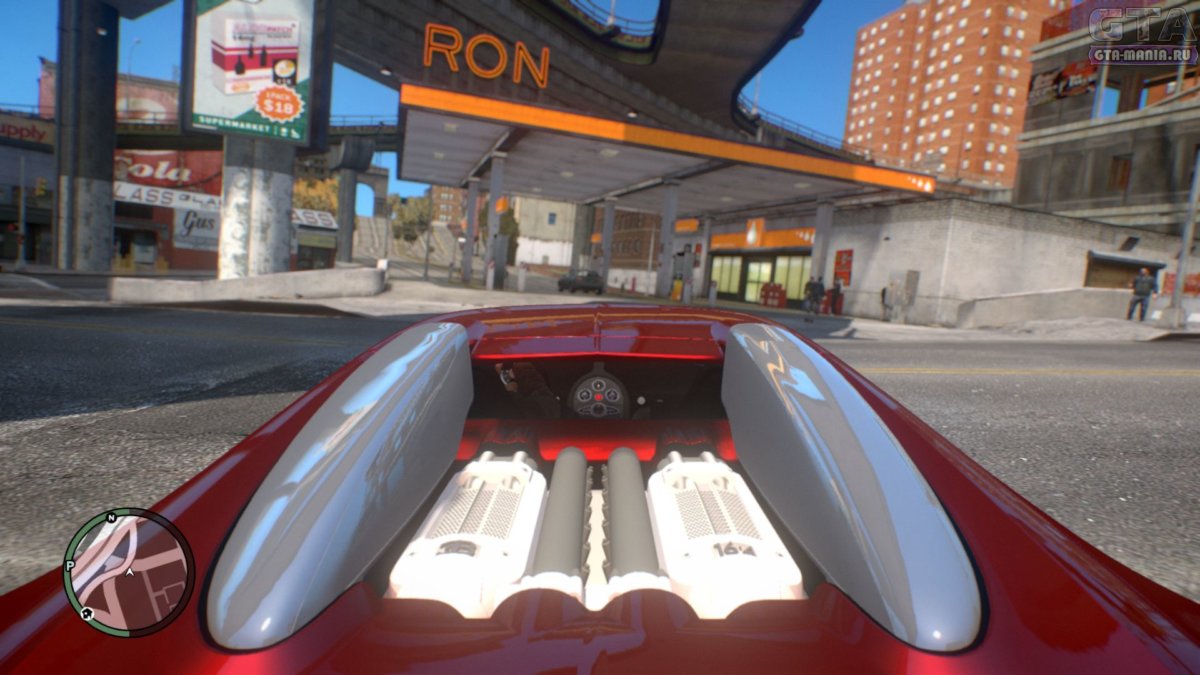Click the circular radar minimap

click(x=129, y=572)
